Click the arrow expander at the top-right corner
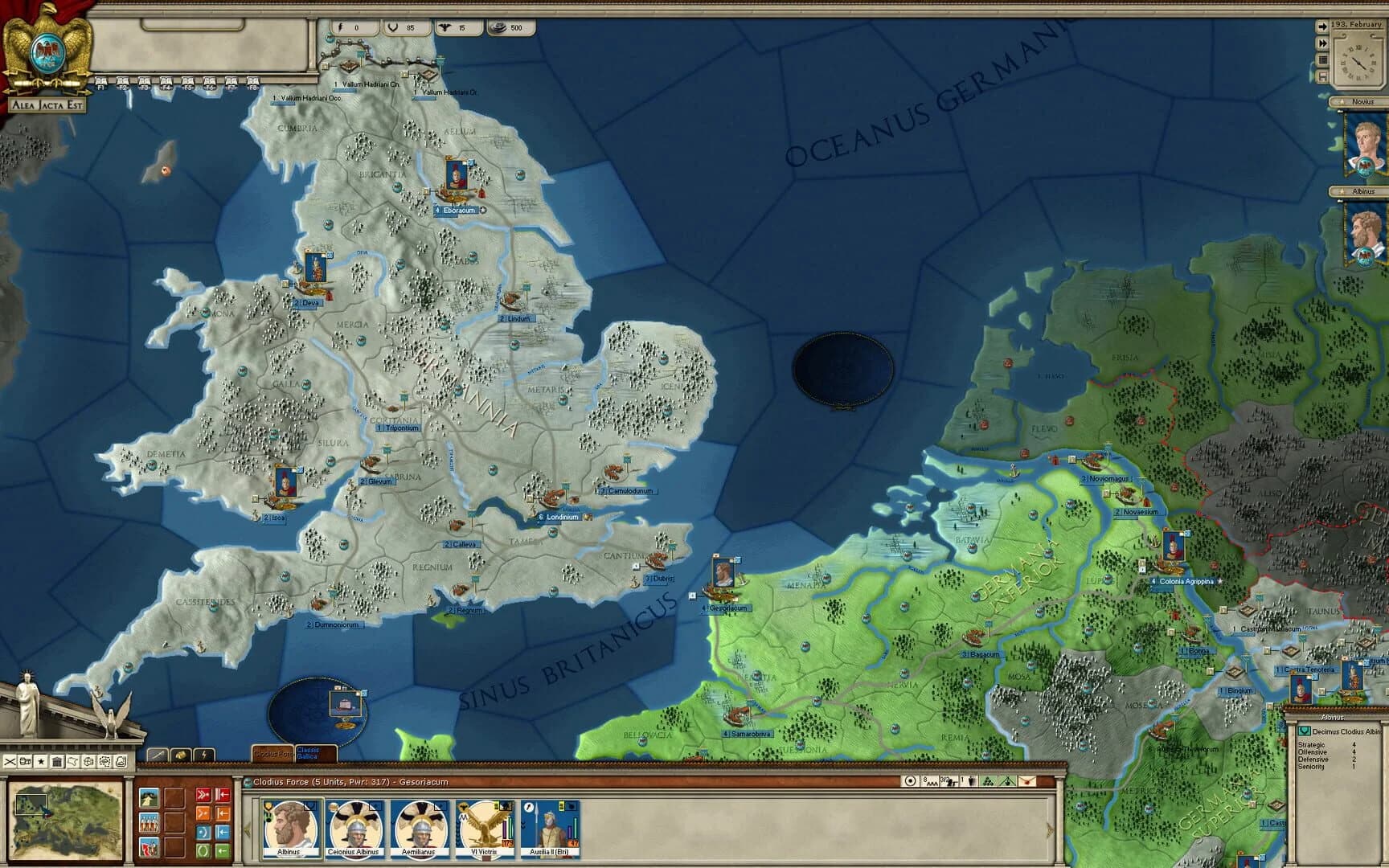 pos(1323,26)
